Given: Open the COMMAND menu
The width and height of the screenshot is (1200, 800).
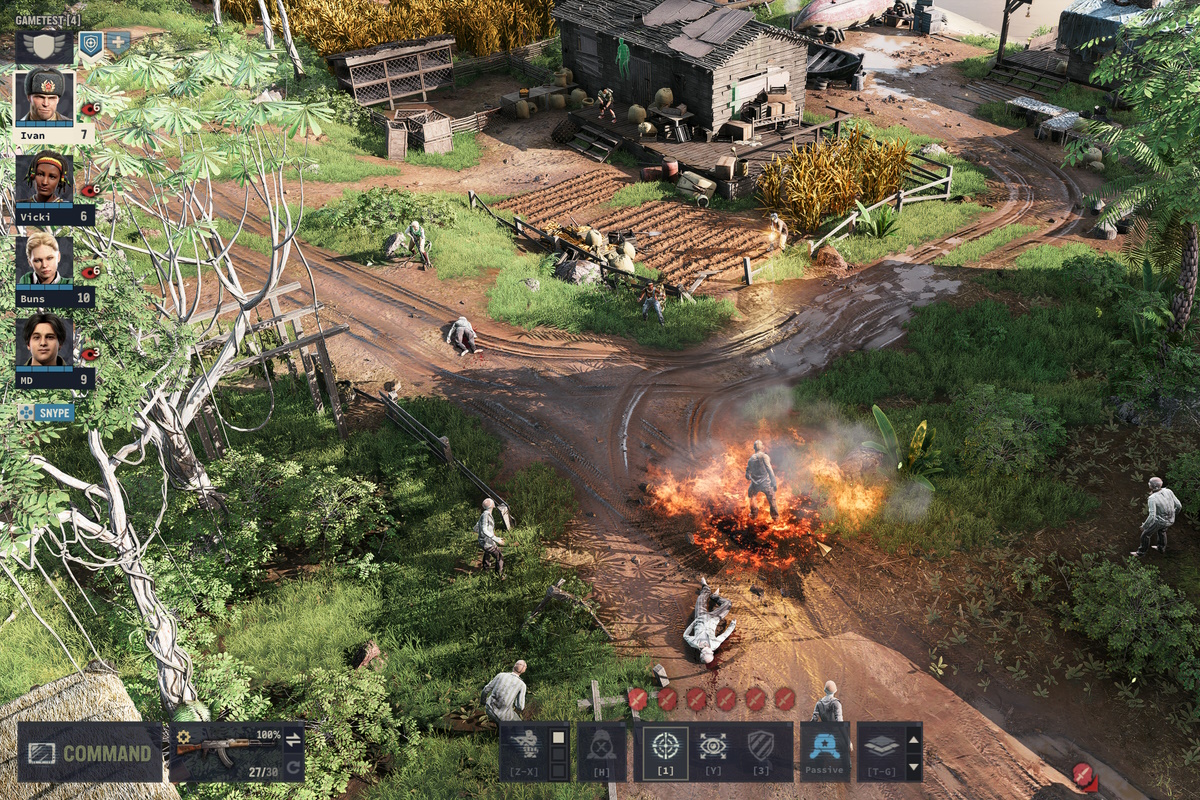Looking at the screenshot, I should tap(90, 752).
